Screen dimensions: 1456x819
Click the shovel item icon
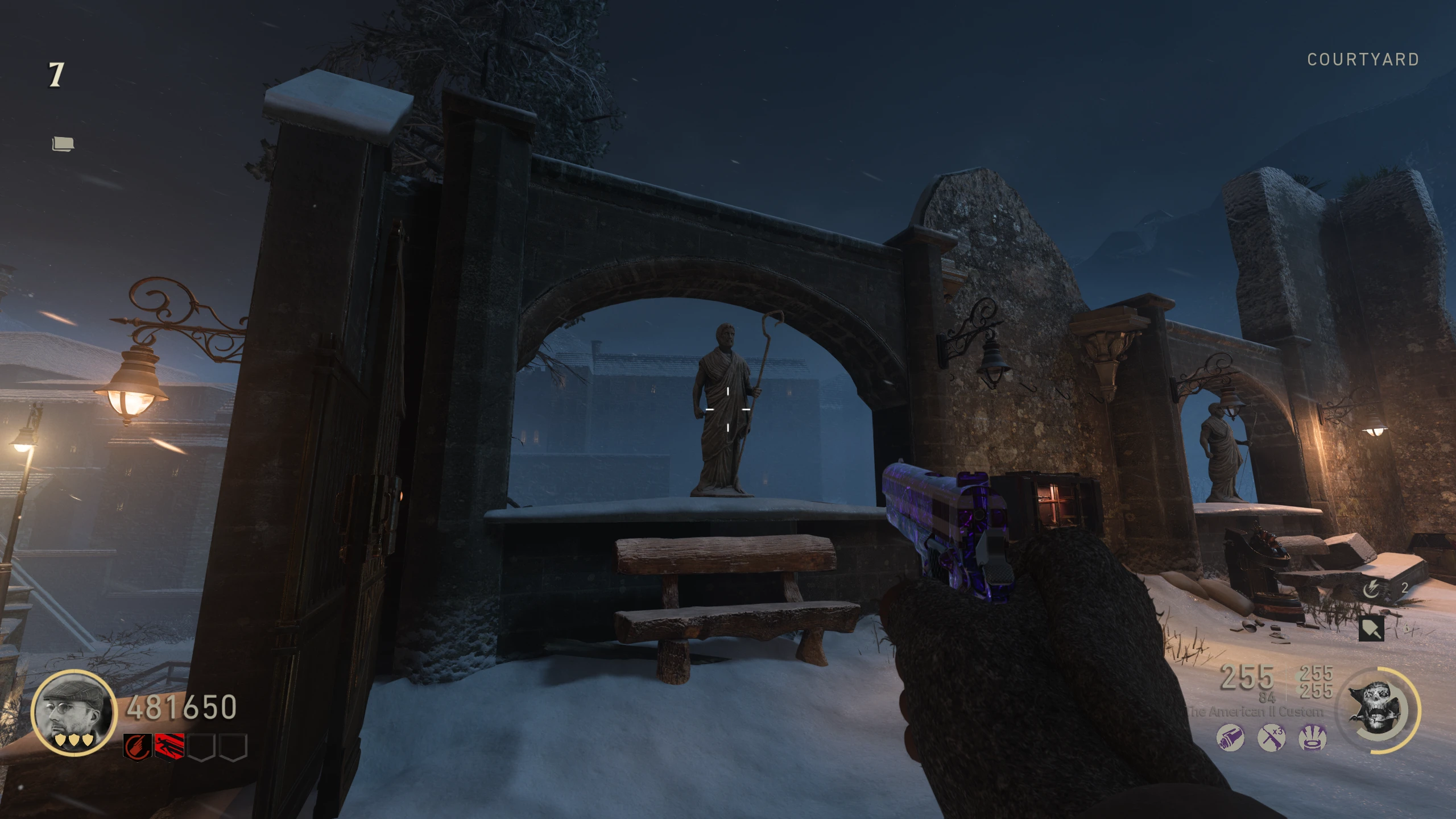[x=1371, y=628]
